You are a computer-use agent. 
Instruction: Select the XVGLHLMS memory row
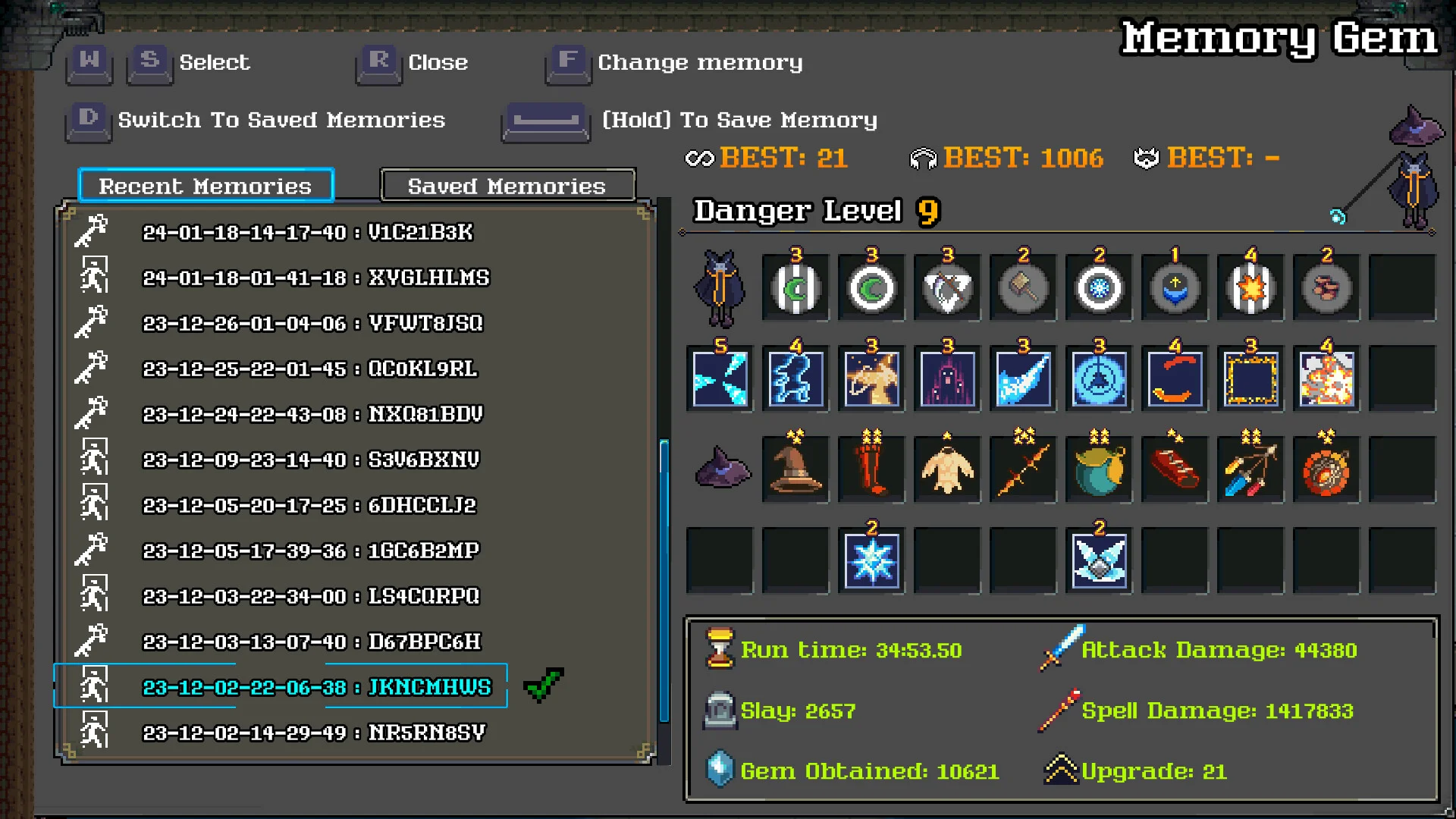coord(315,278)
